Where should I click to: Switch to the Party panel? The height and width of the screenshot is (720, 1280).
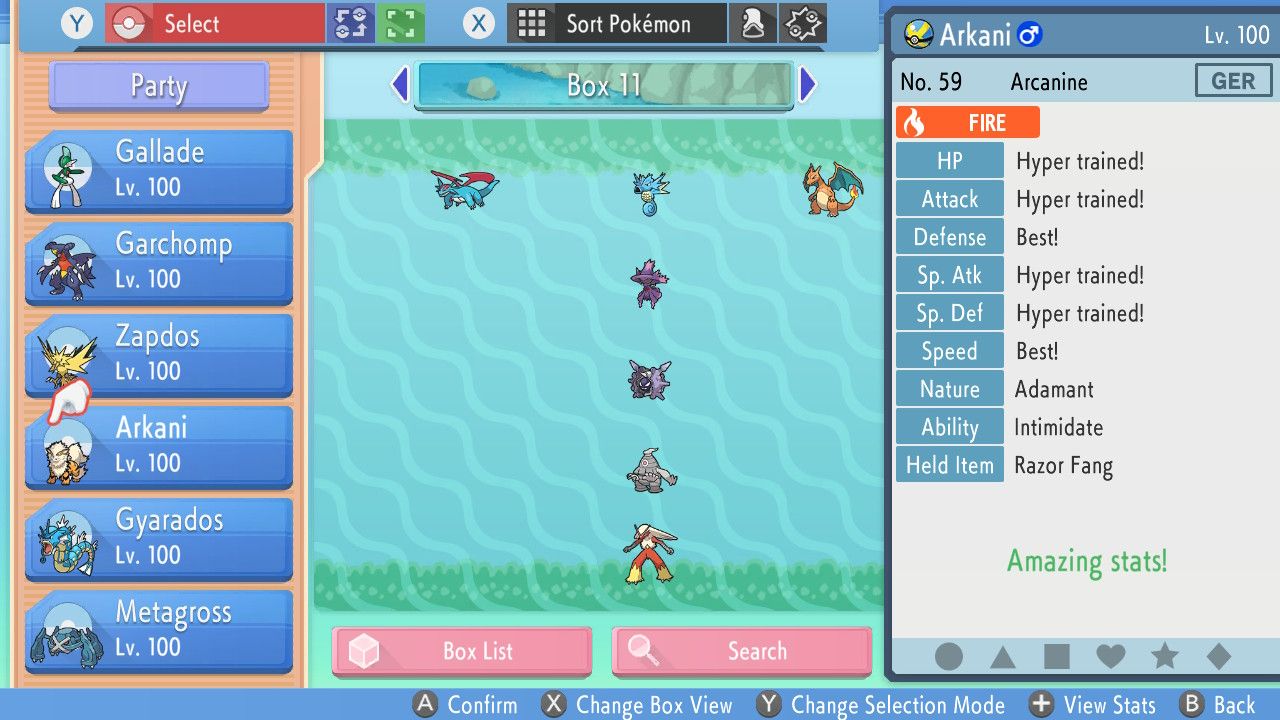157,87
